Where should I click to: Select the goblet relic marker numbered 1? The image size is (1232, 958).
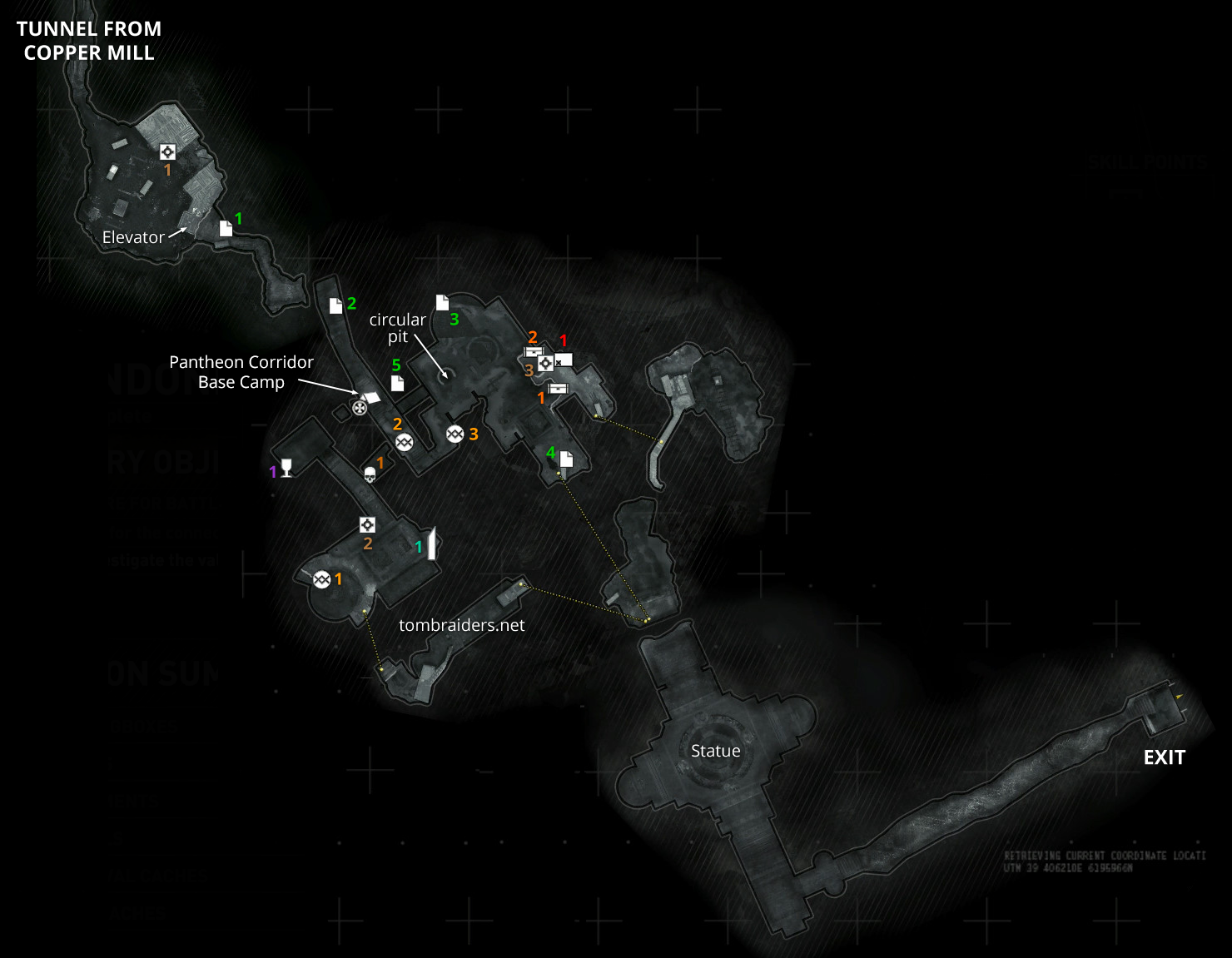(x=287, y=468)
